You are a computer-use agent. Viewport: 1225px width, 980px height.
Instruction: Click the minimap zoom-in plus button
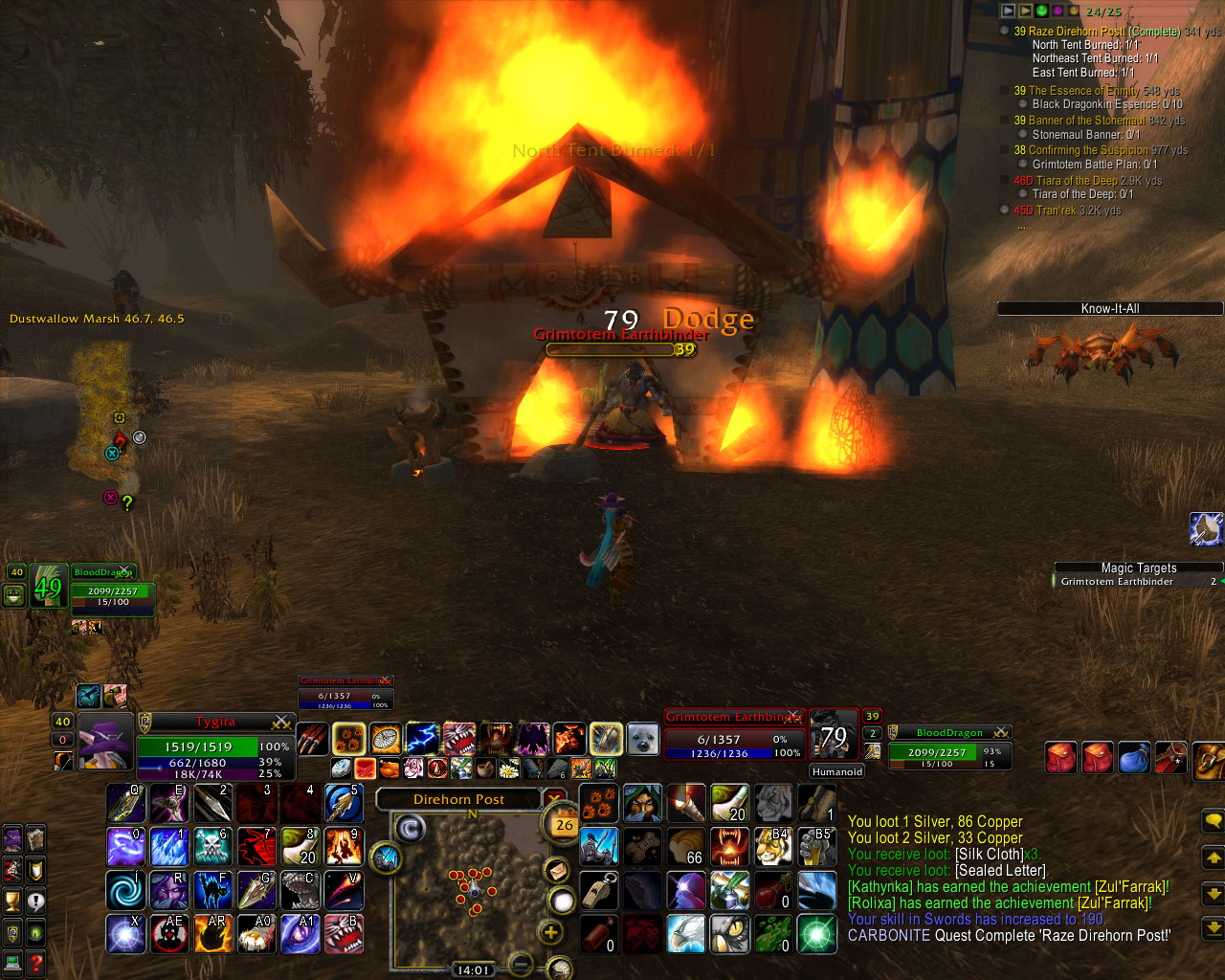click(551, 931)
